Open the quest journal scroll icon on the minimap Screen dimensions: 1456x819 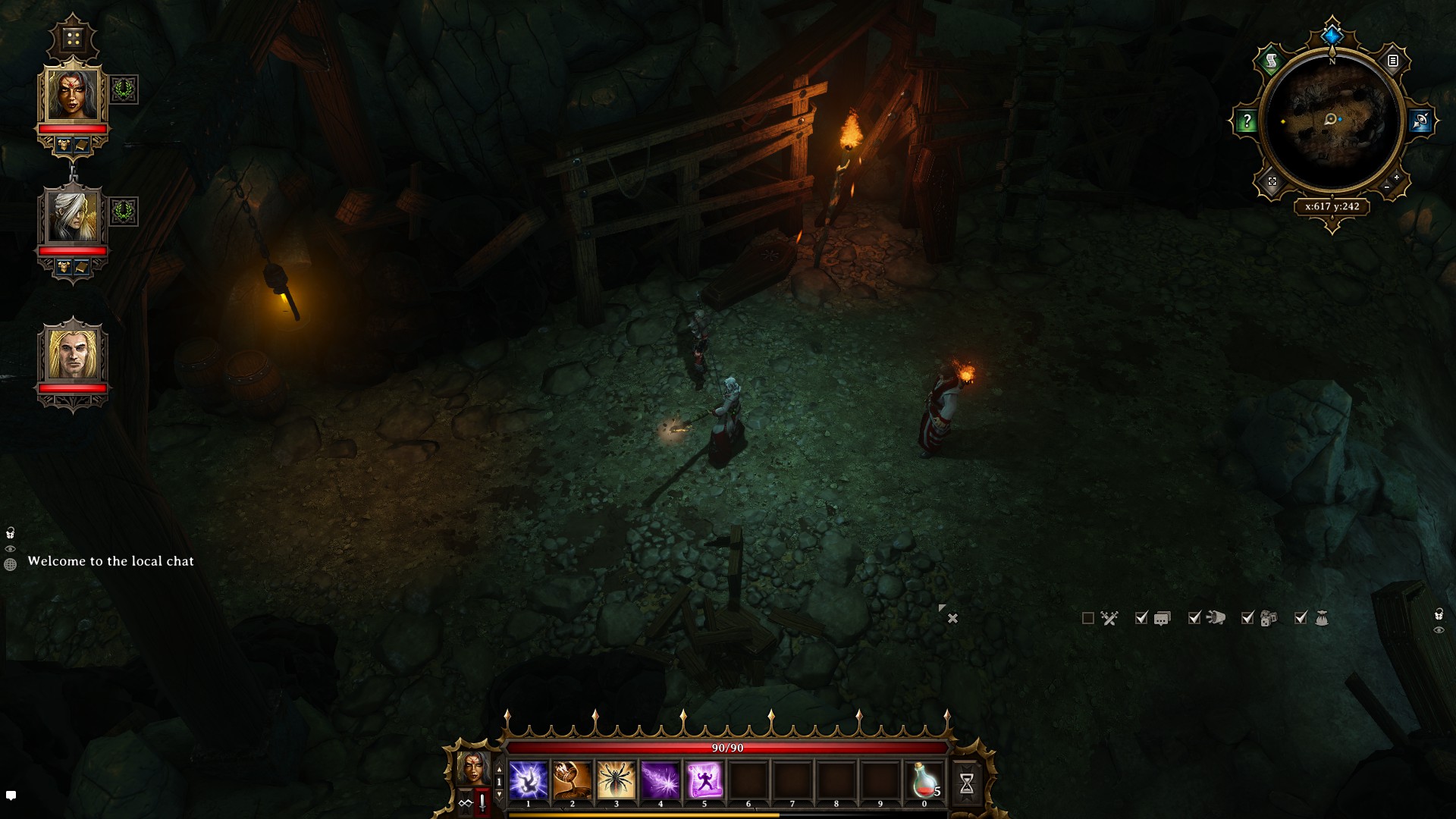tap(1272, 61)
